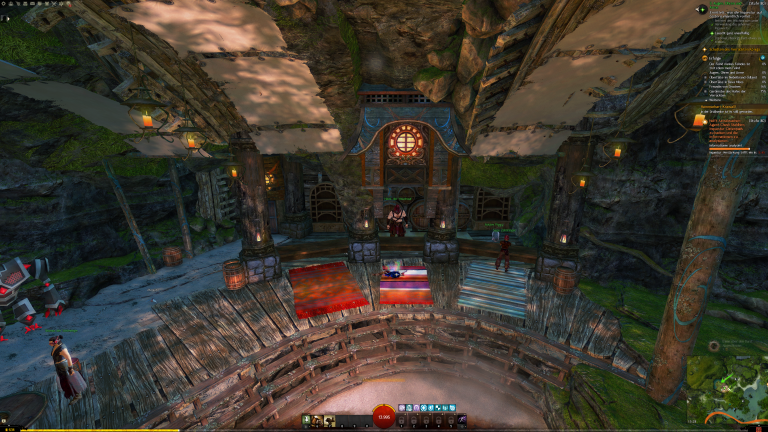Activate the first green weapon skill
This screenshot has width=768, height=432.
(307, 420)
